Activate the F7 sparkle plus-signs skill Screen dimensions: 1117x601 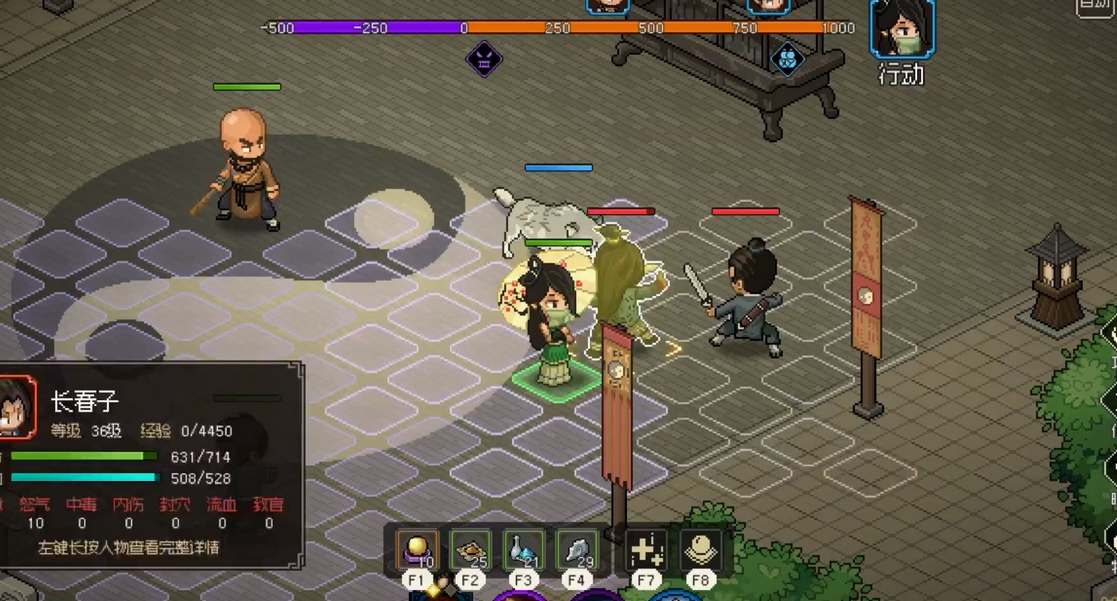[646, 549]
